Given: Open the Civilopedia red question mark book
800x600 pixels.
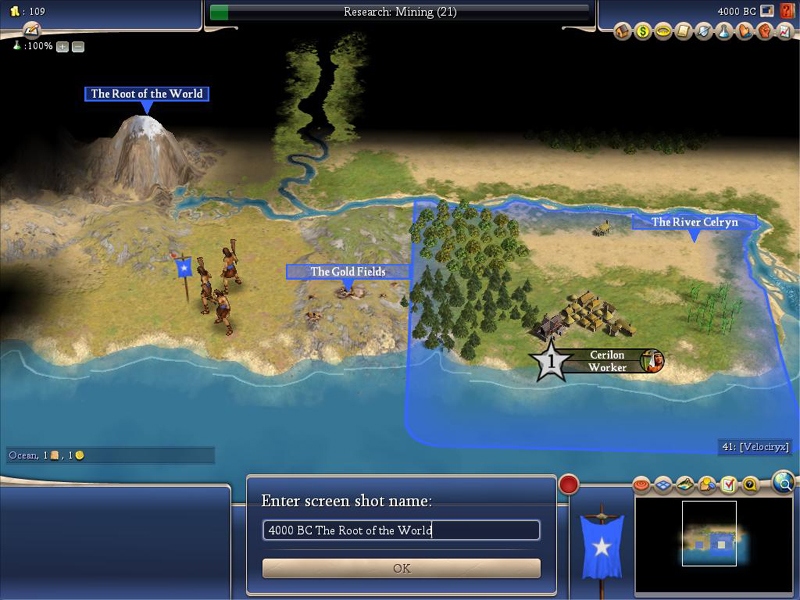Looking at the screenshot, I should 785,11.
